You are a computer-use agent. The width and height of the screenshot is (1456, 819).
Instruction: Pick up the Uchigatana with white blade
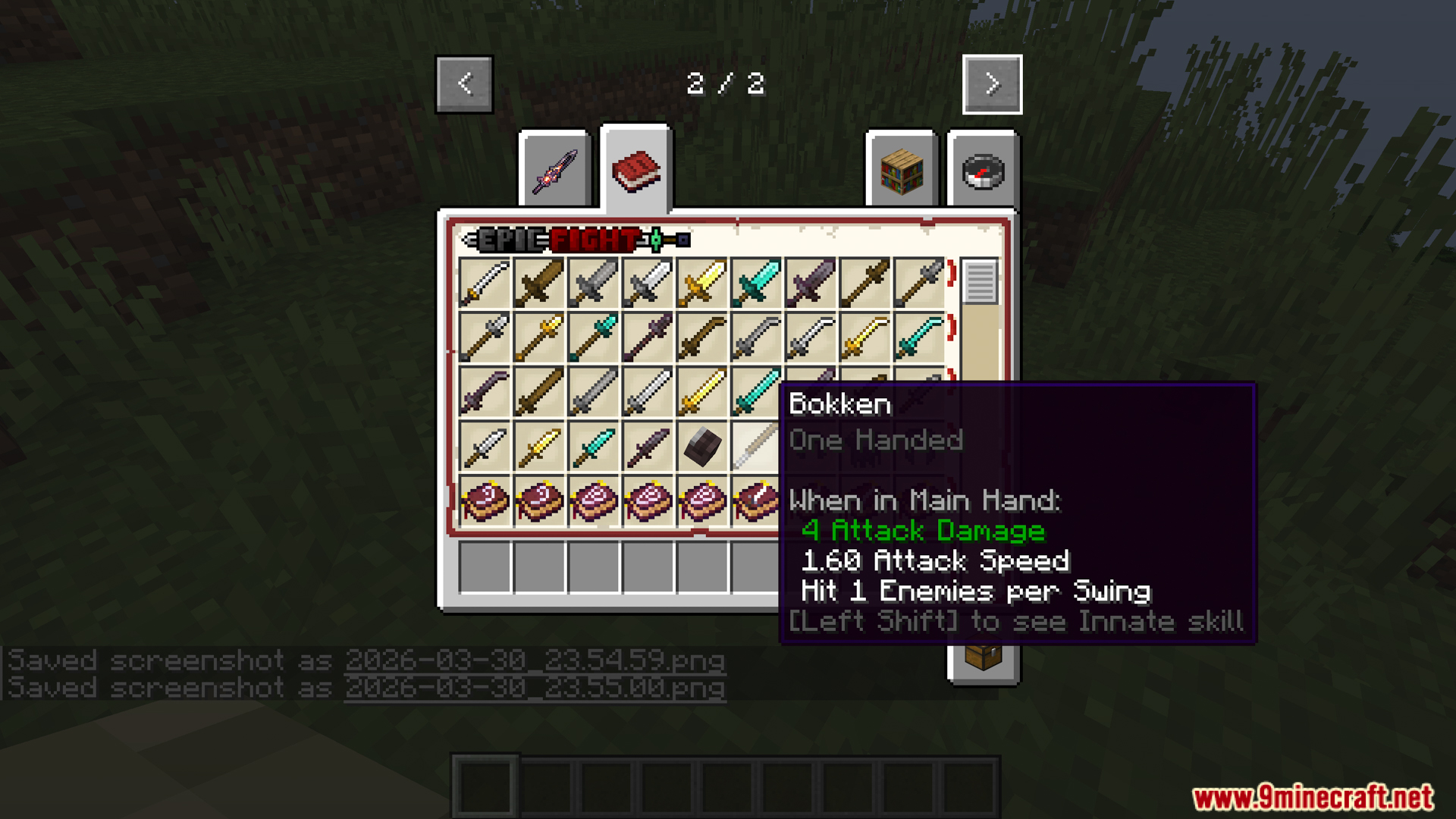485,284
